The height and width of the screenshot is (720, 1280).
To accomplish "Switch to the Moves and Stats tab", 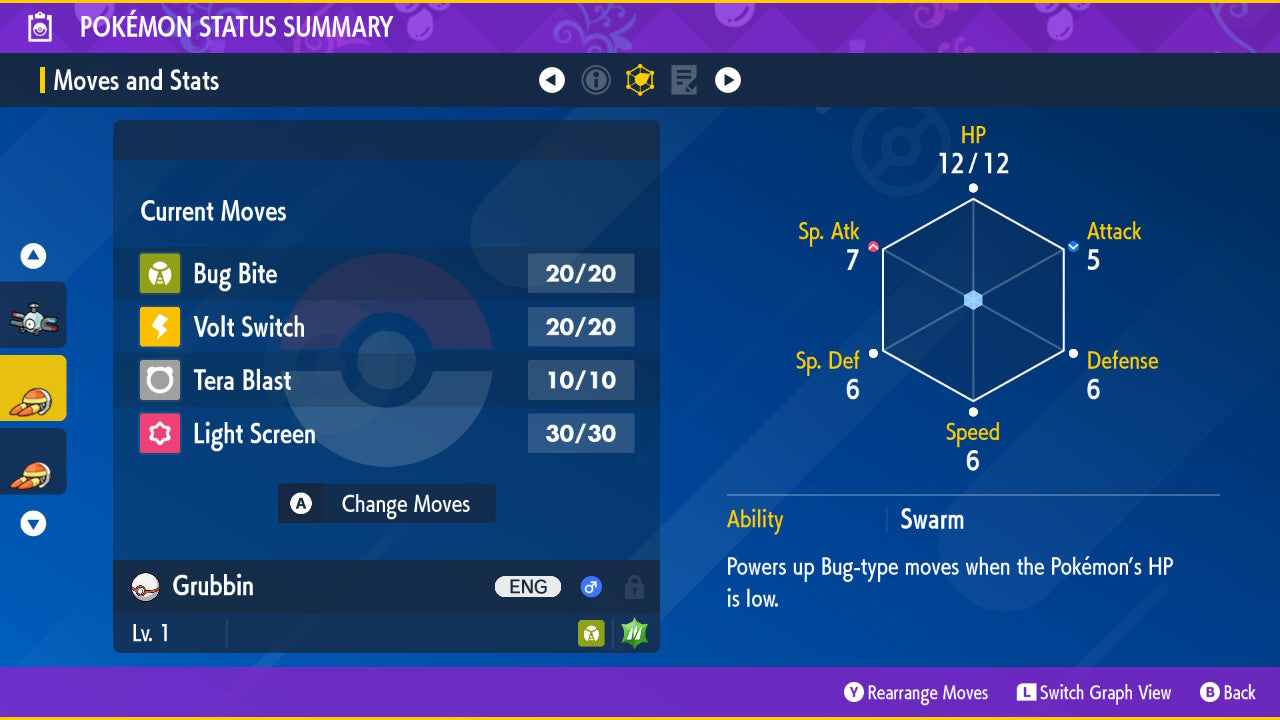I will tap(640, 80).
